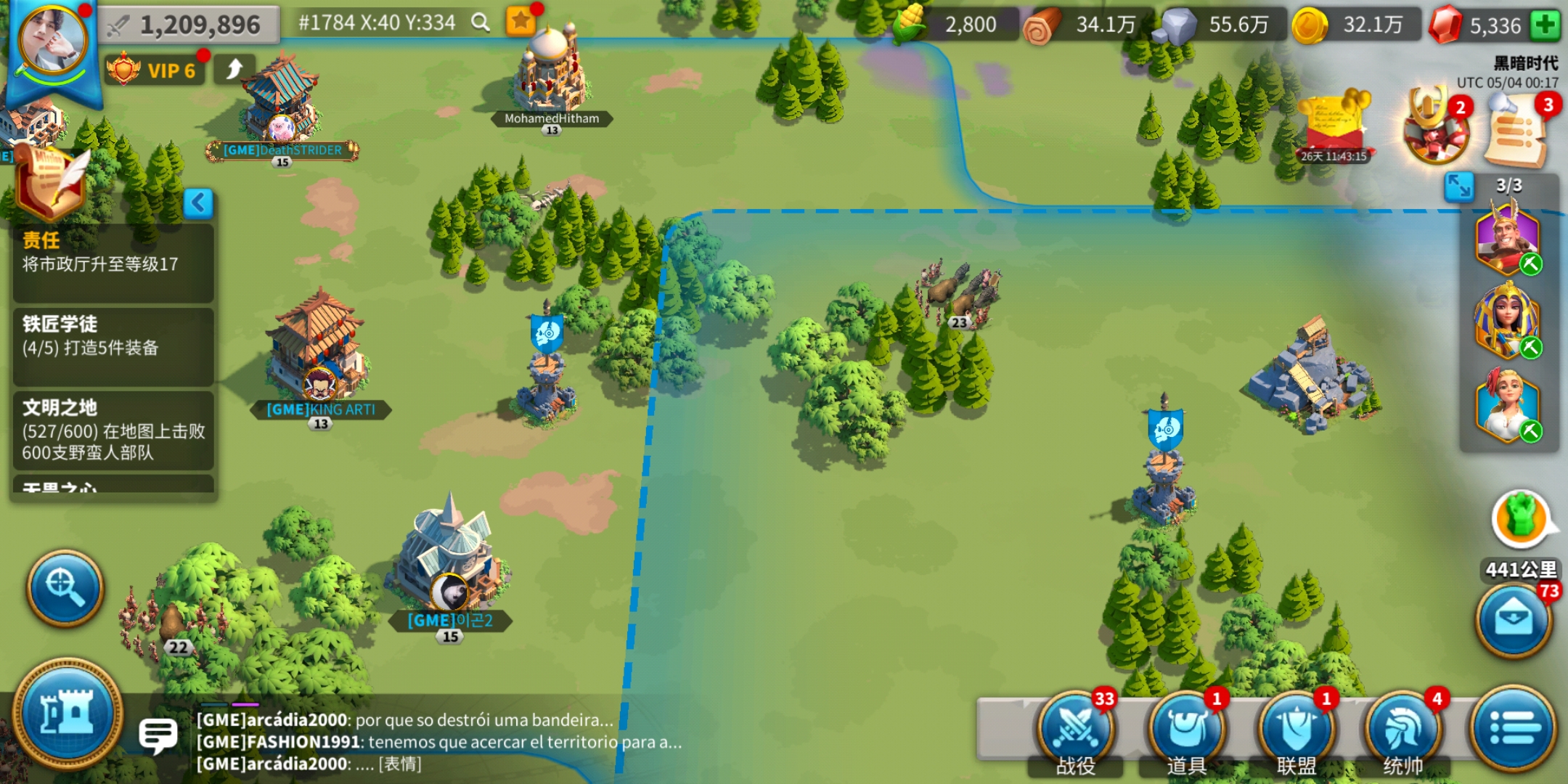The height and width of the screenshot is (784, 1568).
Task: Open the VIP 6 panel
Action: tap(154, 70)
